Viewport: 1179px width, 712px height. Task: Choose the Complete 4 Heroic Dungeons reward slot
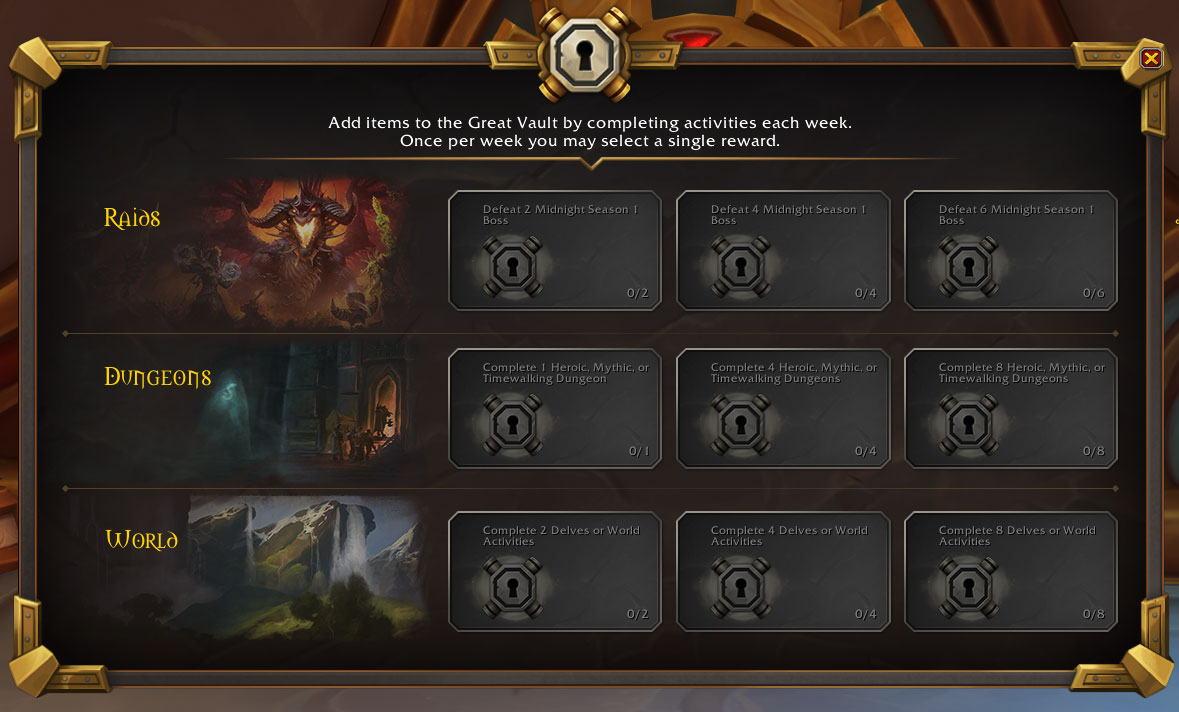tap(783, 409)
